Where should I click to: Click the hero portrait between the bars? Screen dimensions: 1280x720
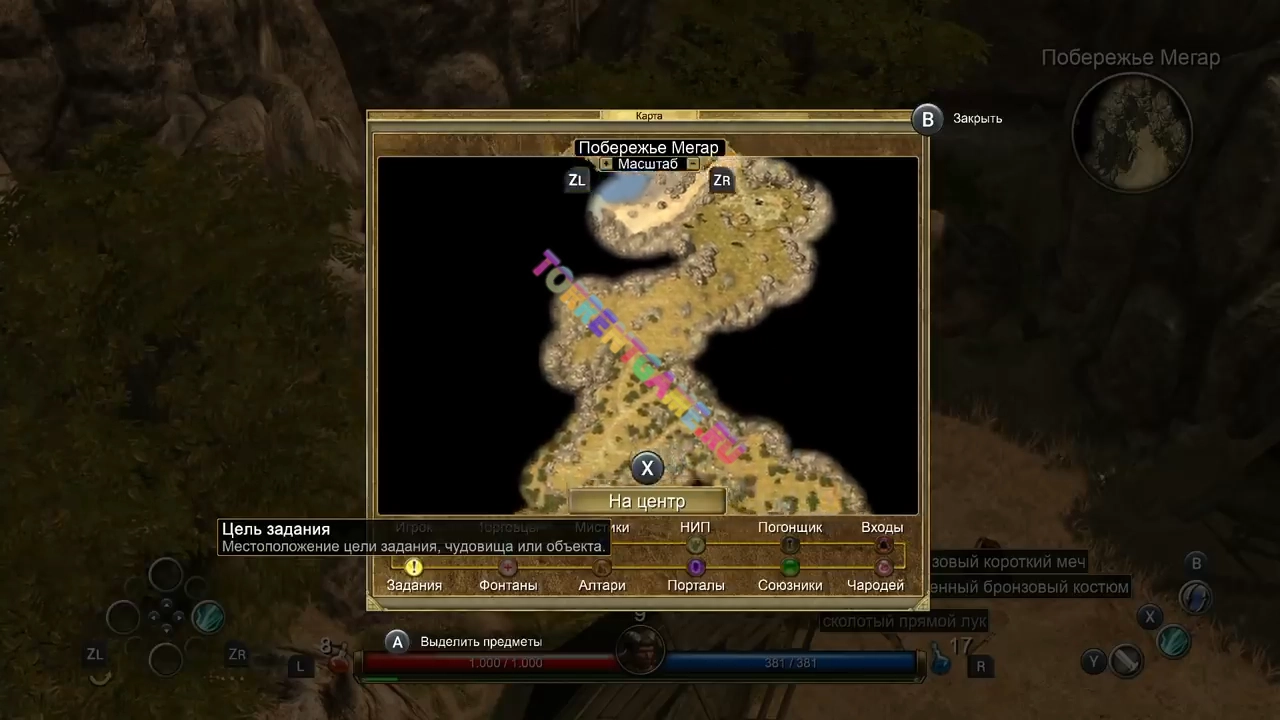click(x=640, y=651)
